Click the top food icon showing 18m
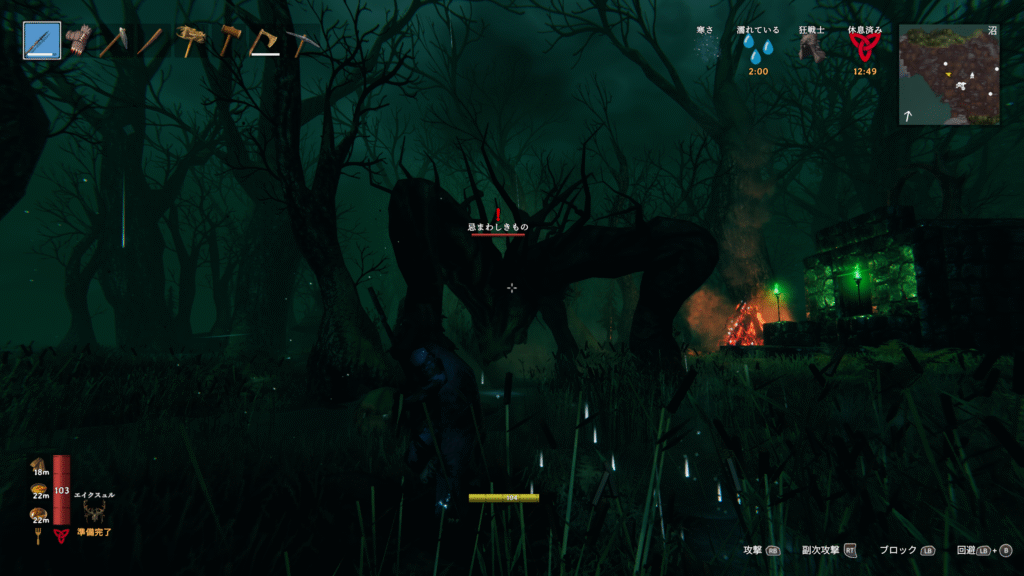This screenshot has width=1024, height=576. (38, 462)
